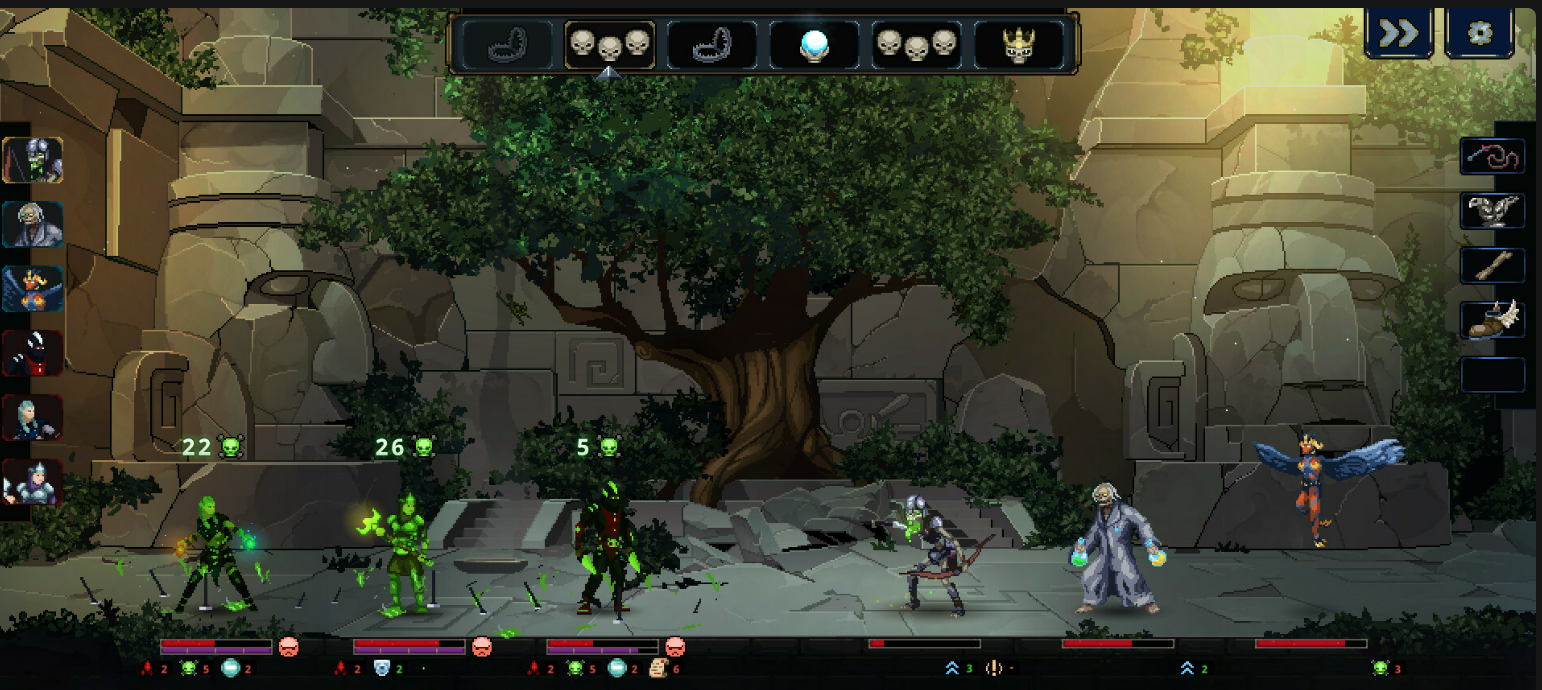Choose the glowing blue orb stage node
Image resolution: width=1542 pixels, height=690 pixels.
[x=814, y=45]
